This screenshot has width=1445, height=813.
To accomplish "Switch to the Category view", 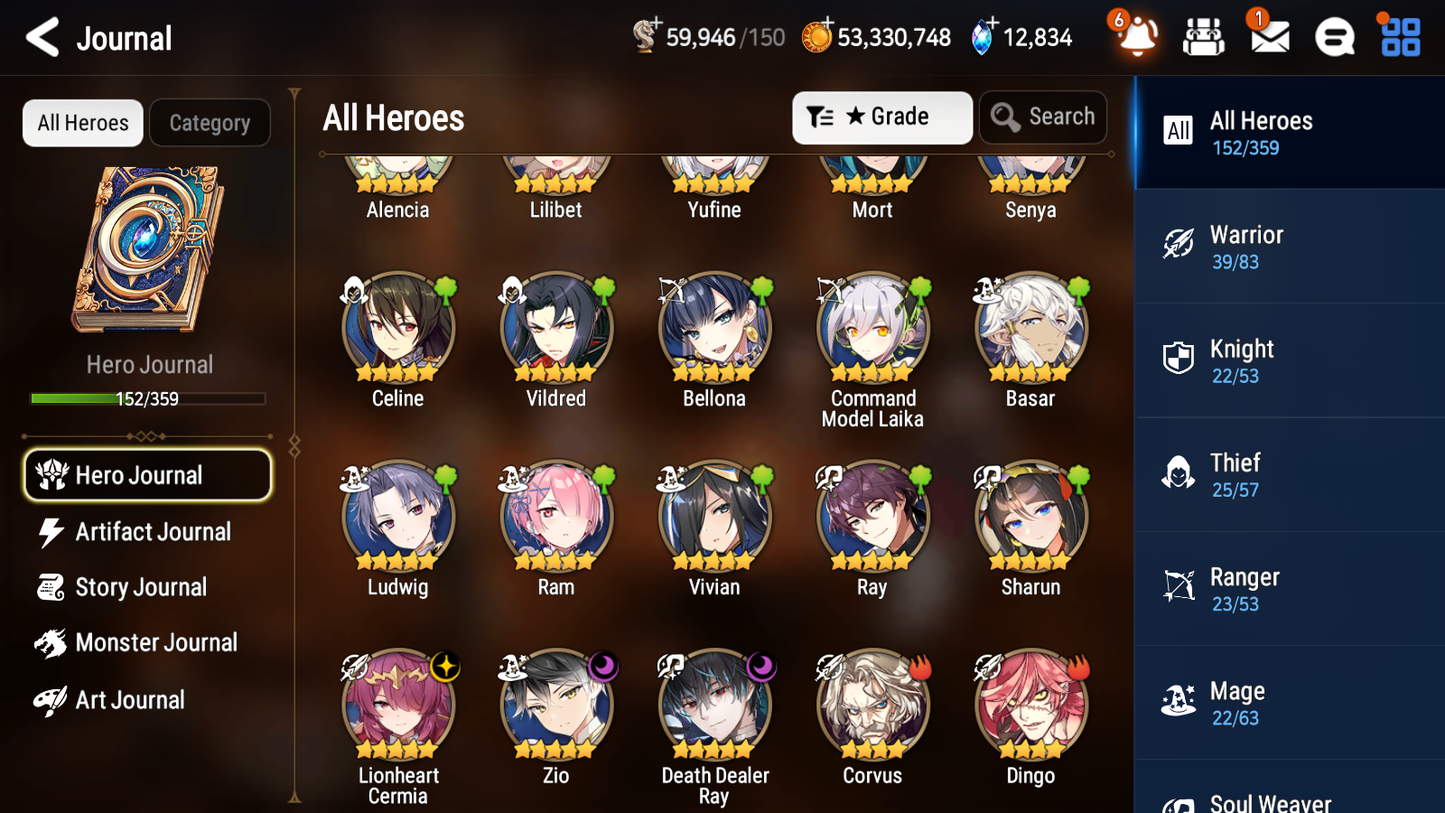I will click(210, 122).
